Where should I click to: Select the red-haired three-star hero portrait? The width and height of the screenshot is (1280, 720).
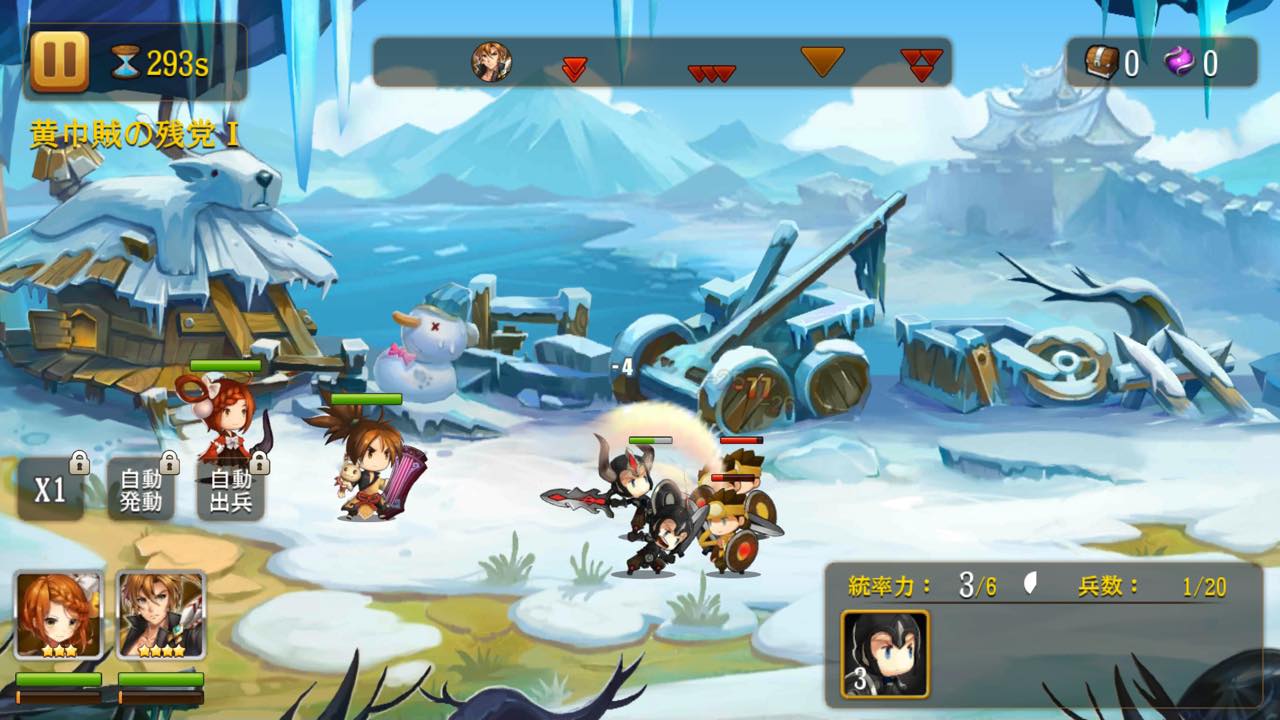tap(58, 614)
